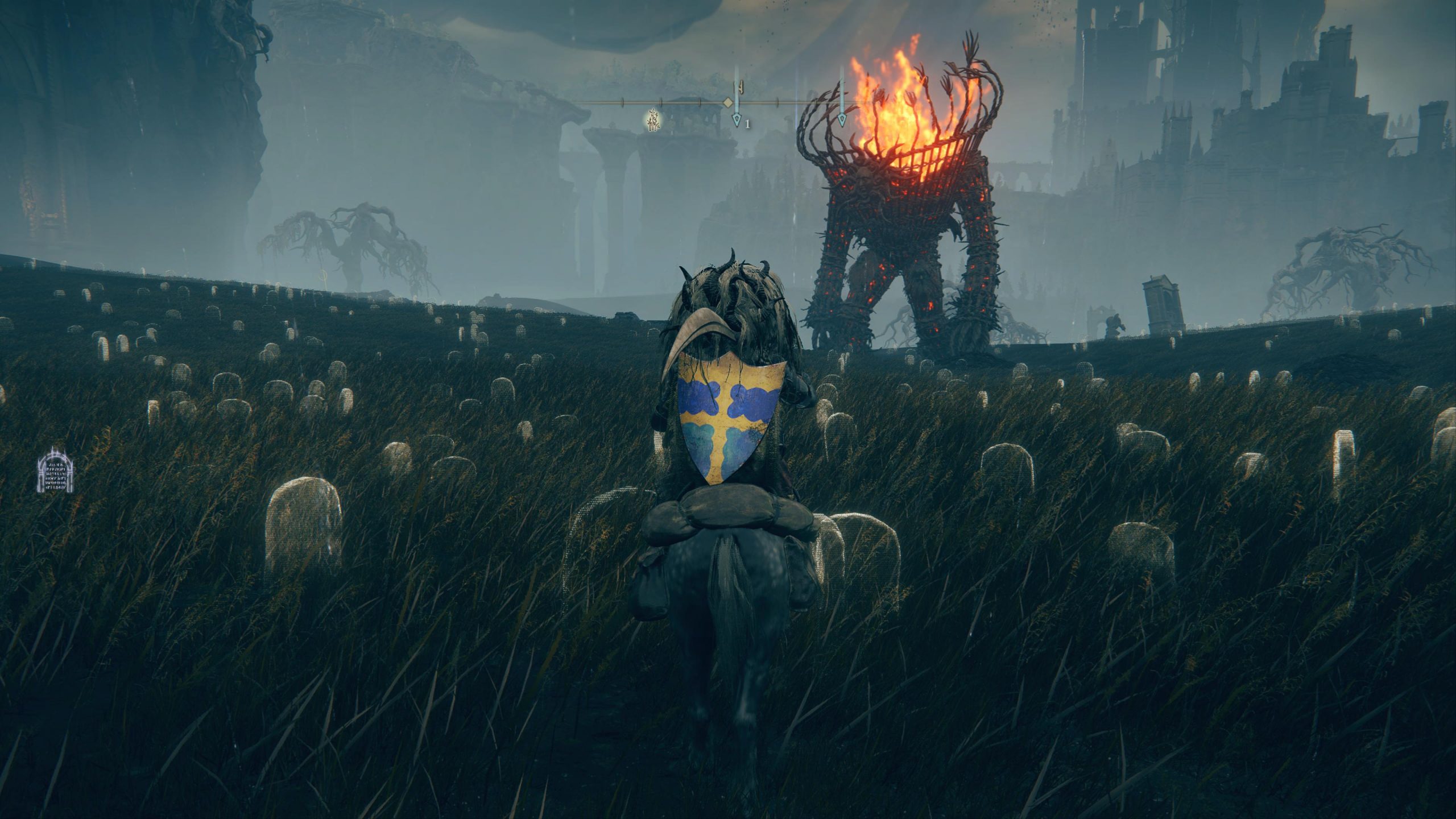Click the spirit summoning gate icon

coord(56,470)
